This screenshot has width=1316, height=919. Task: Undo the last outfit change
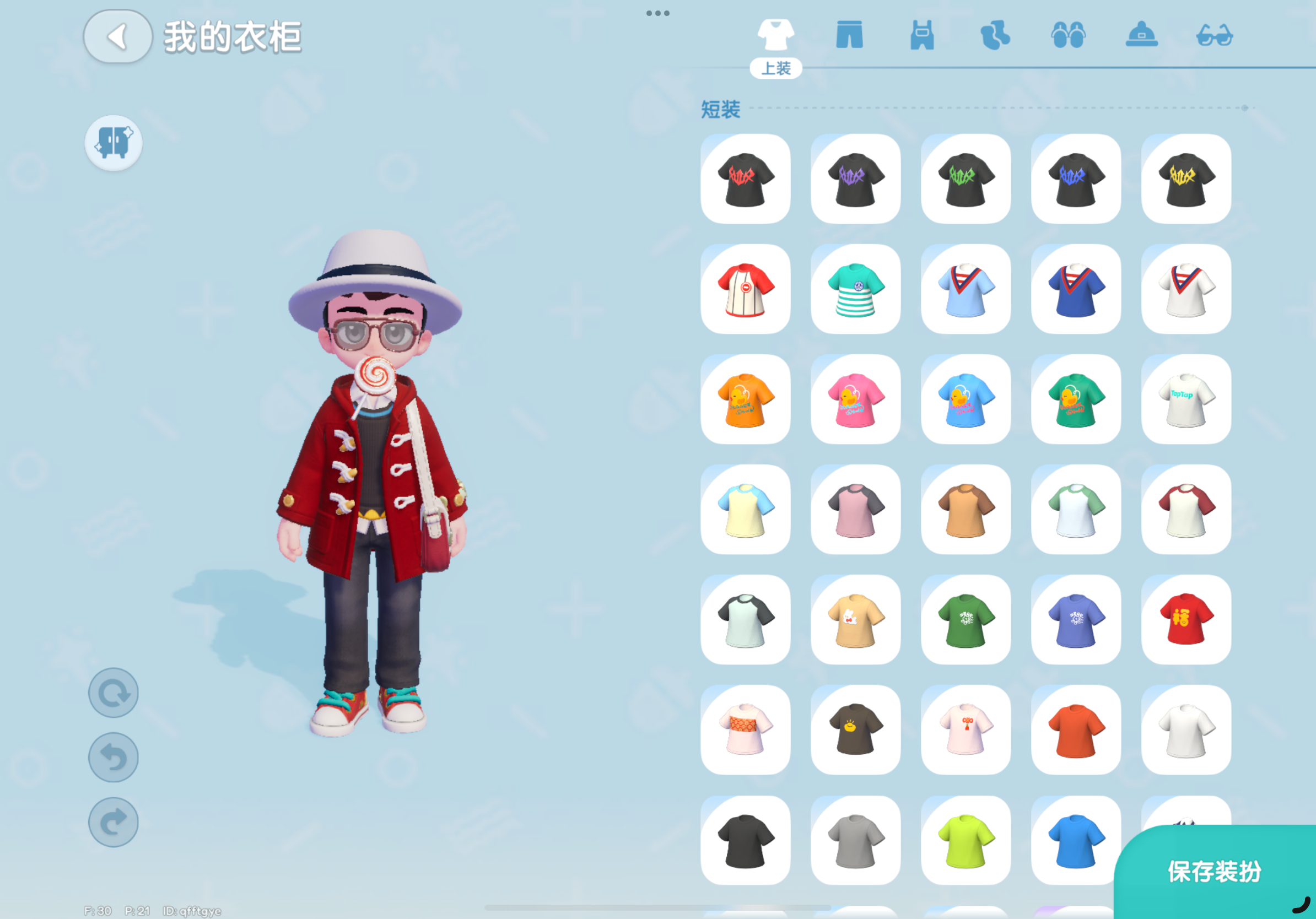113,757
